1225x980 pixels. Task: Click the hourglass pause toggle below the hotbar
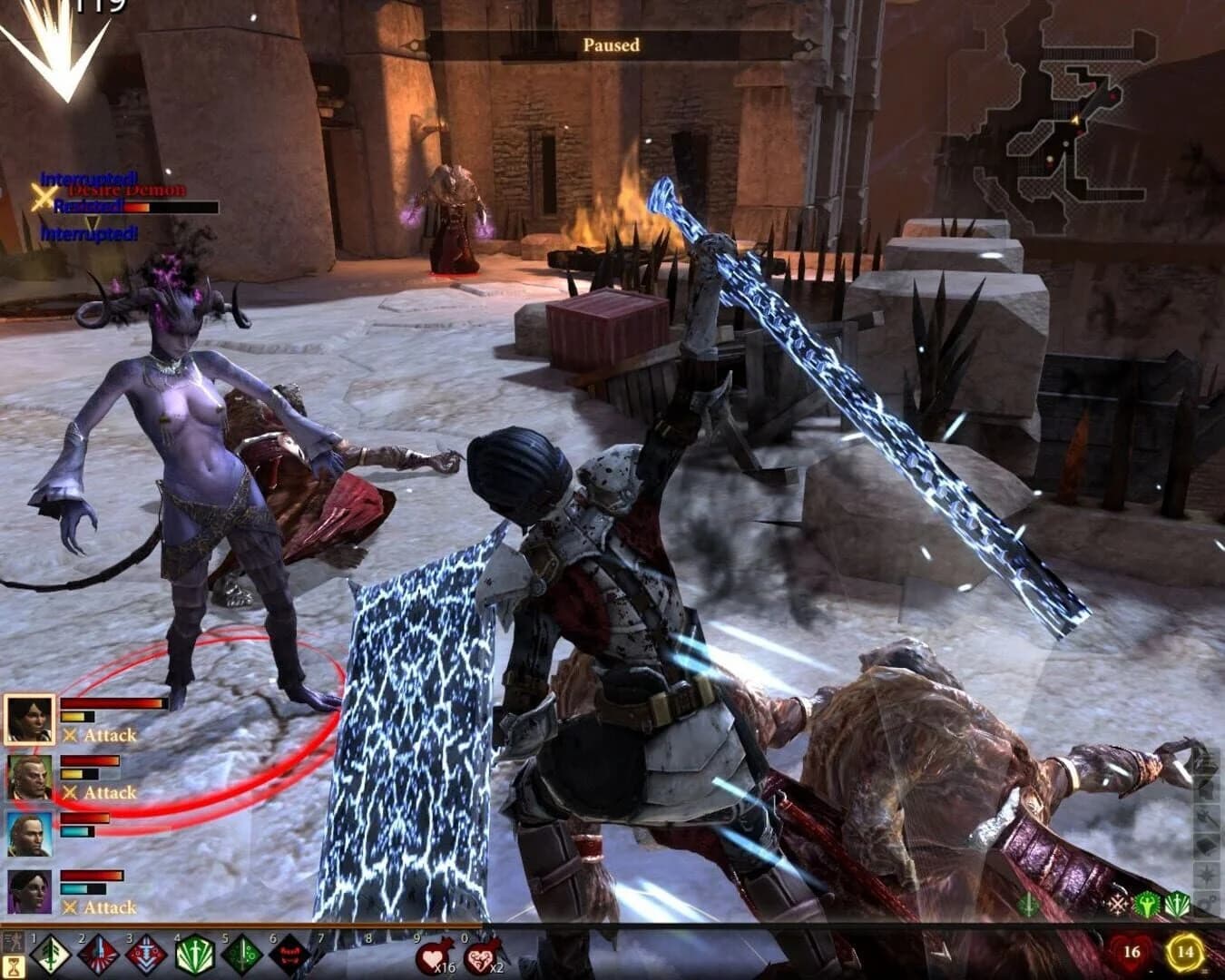point(13,967)
